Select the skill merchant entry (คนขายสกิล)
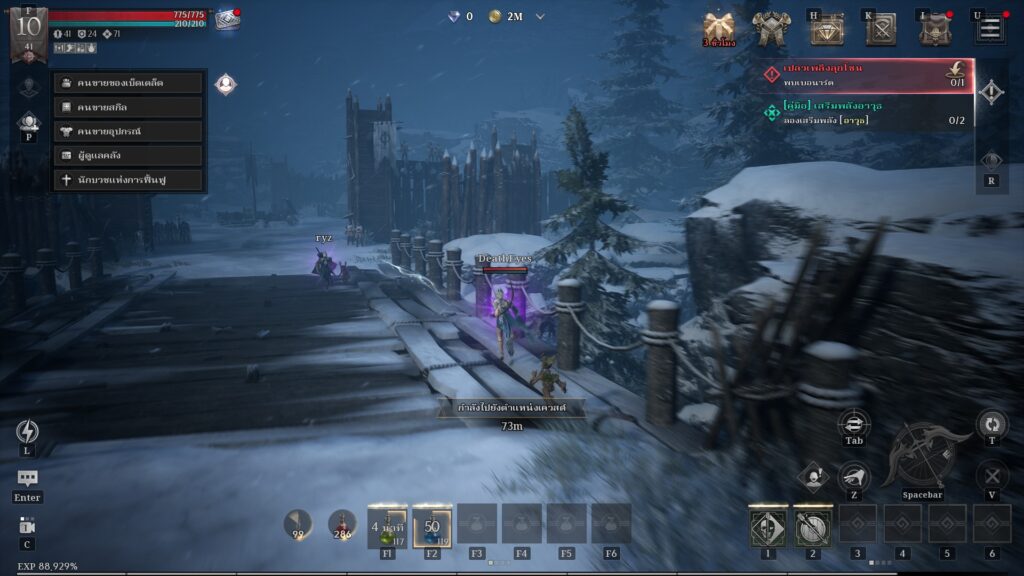The image size is (1024, 576). tap(129, 107)
